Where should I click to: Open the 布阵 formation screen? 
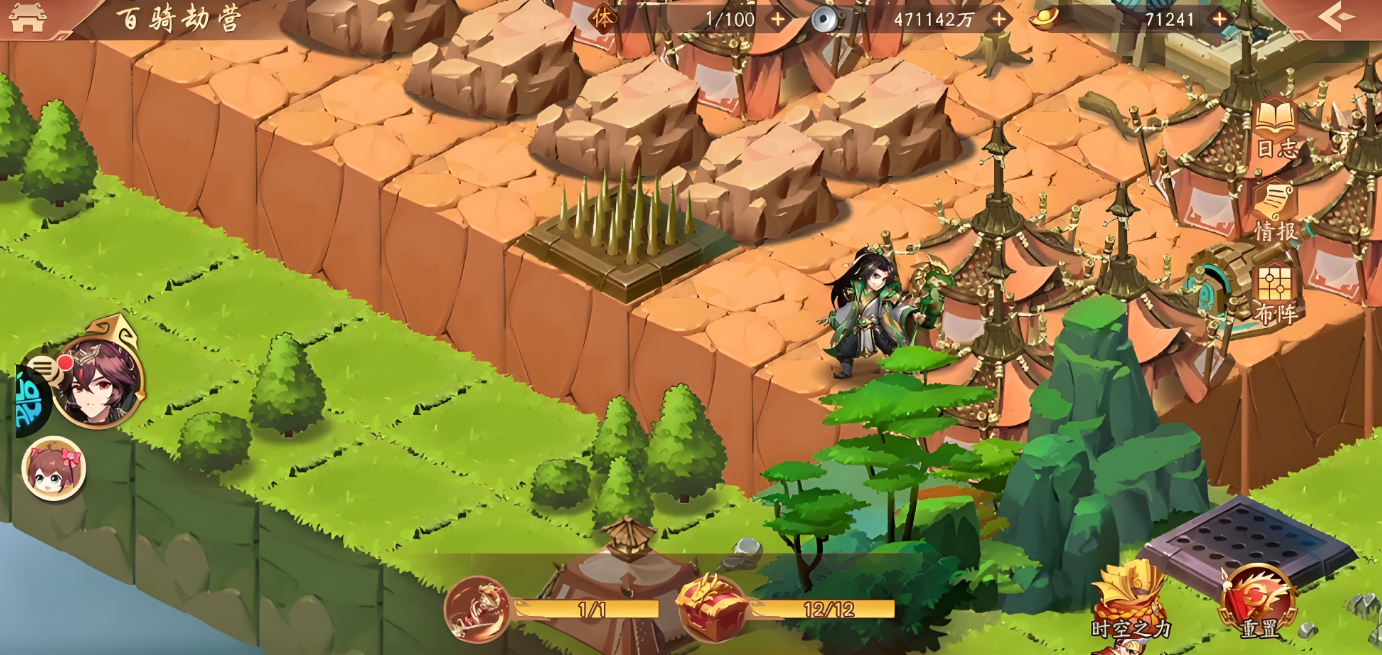click(1275, 293)
